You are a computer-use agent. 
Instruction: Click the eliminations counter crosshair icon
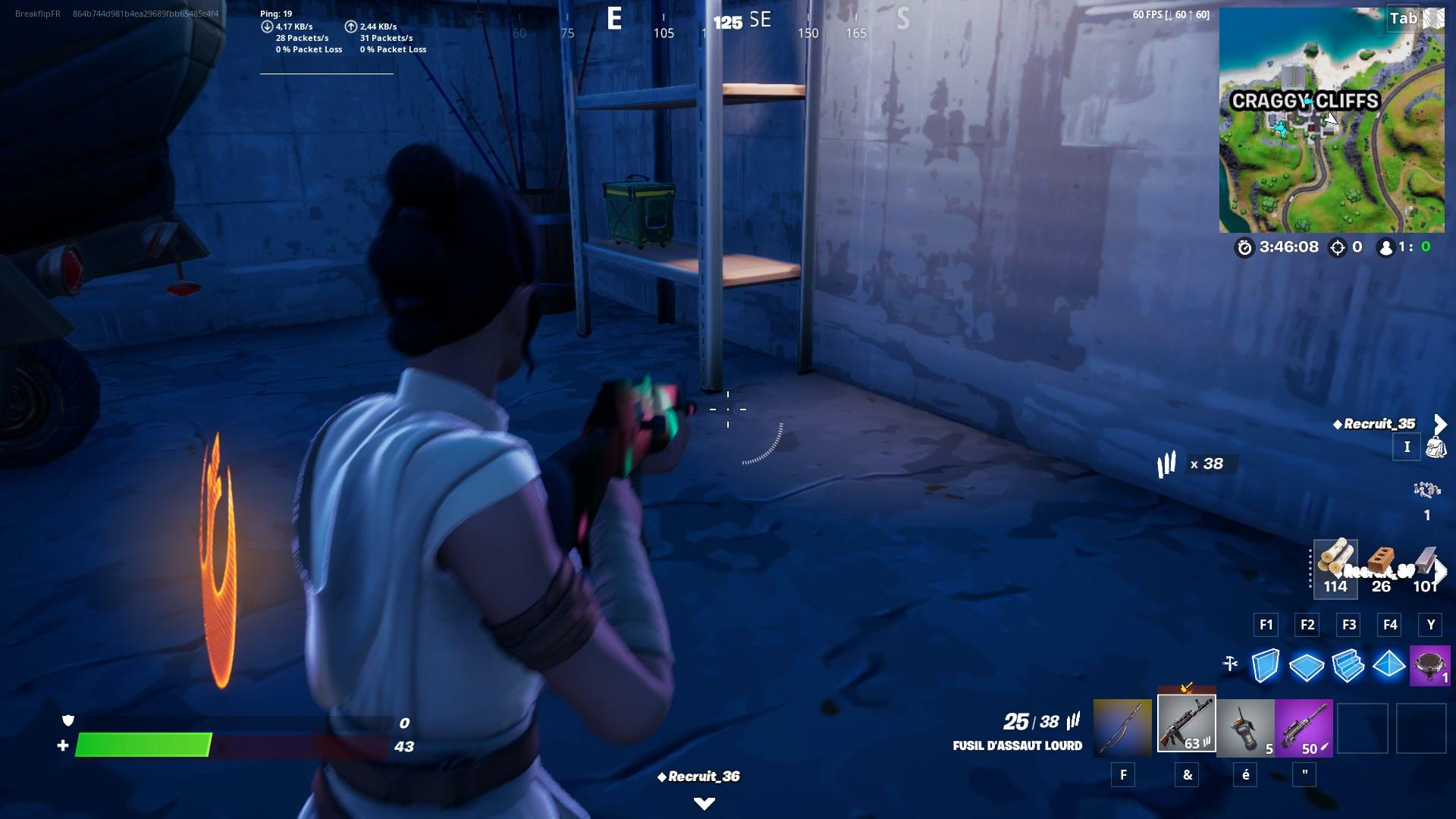click(x=1337, y=248)
